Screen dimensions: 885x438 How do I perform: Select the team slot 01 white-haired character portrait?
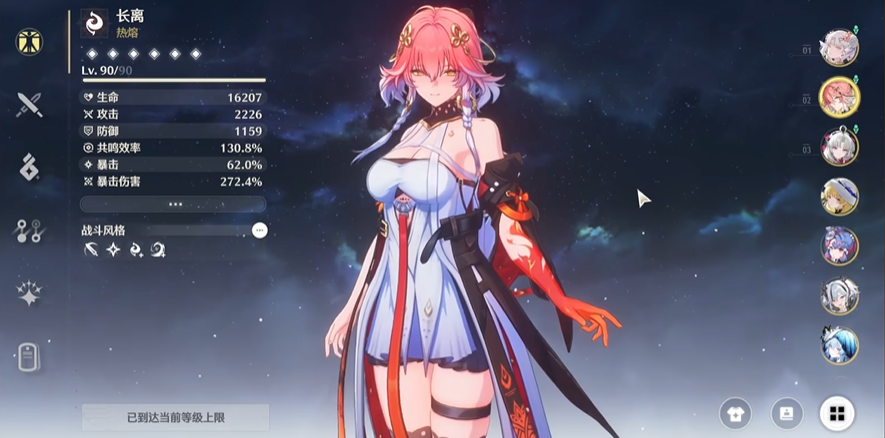point(838,48)
